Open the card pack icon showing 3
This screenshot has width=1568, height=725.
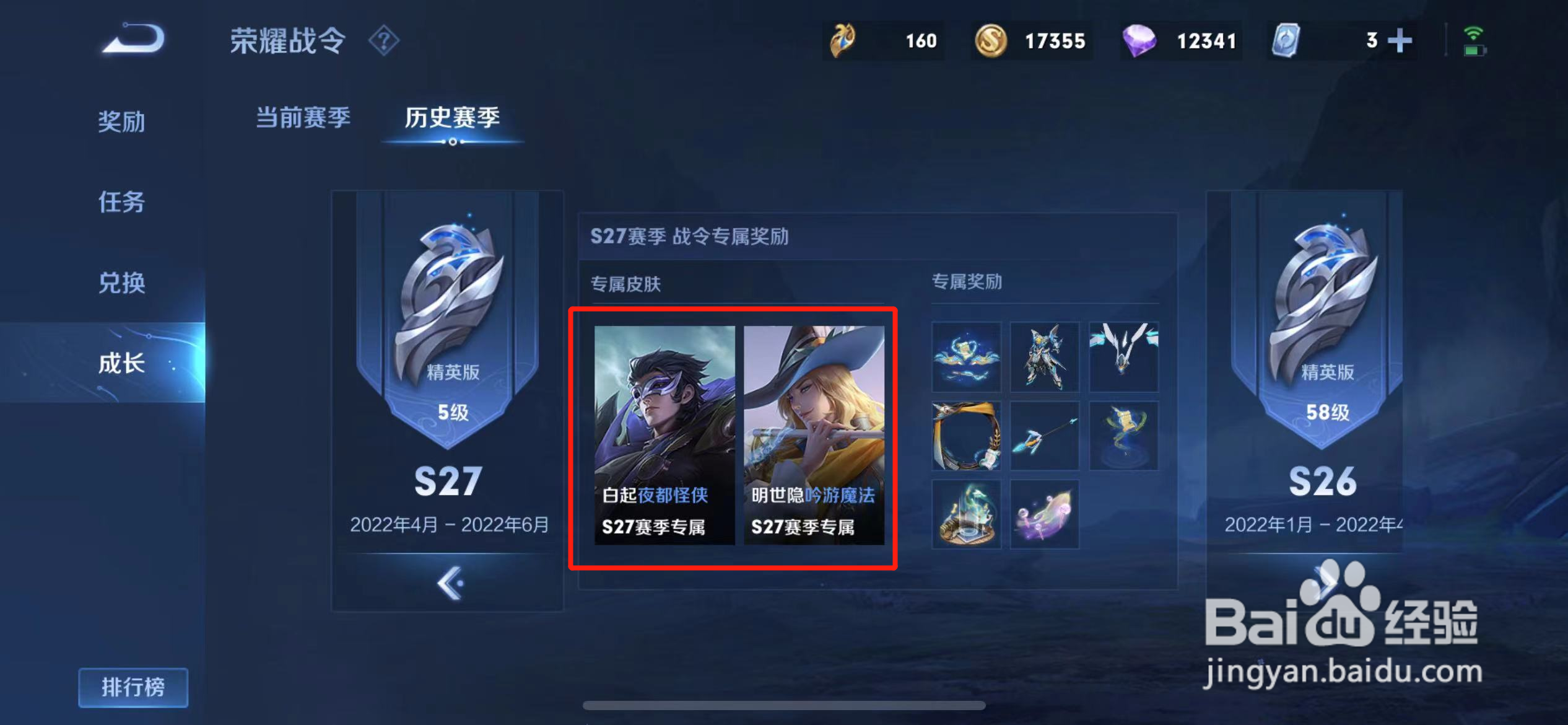[x=1287, y=40]
